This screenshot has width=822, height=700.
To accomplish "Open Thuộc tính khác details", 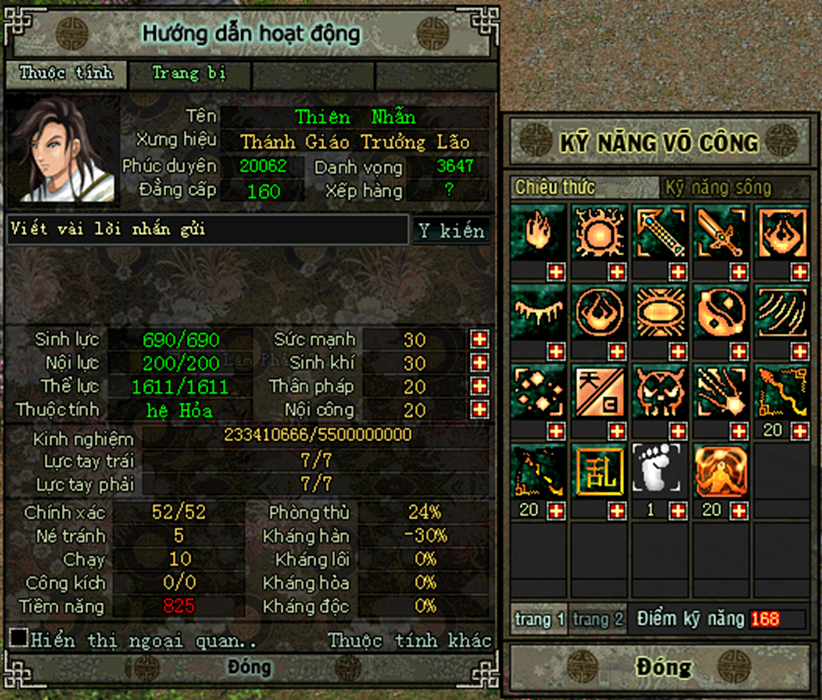I will pyautogui.click(x=410, y=640).
